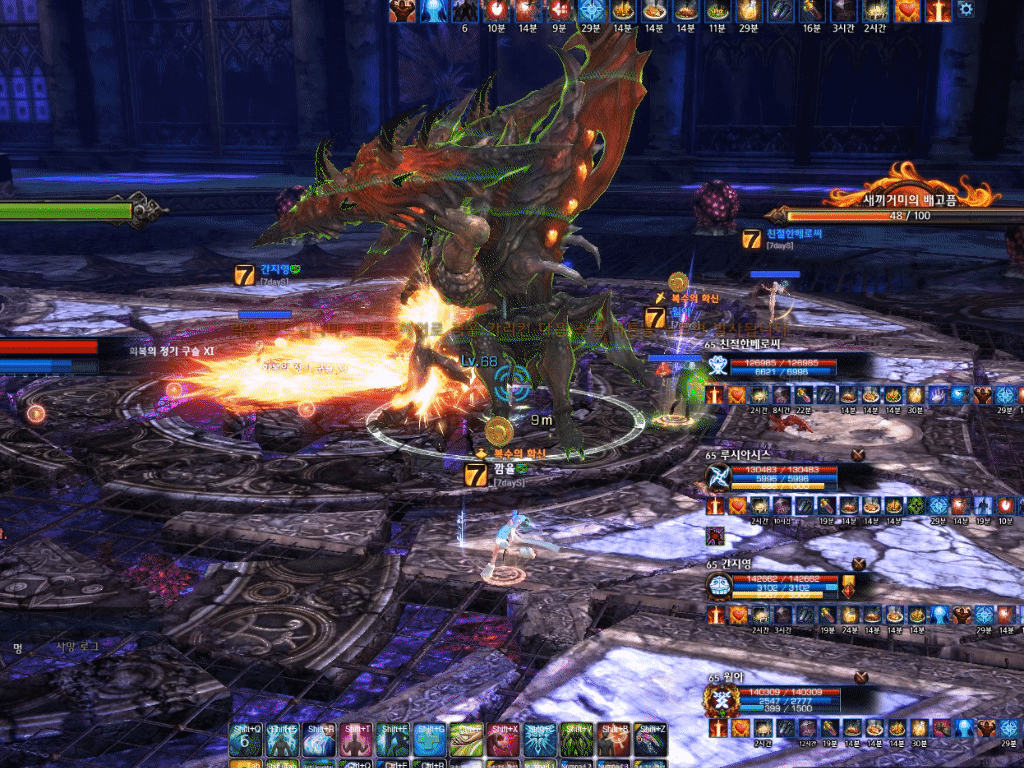Trigger the red Shift+X skill
The image size is (1024, 768).
[503, 738]
